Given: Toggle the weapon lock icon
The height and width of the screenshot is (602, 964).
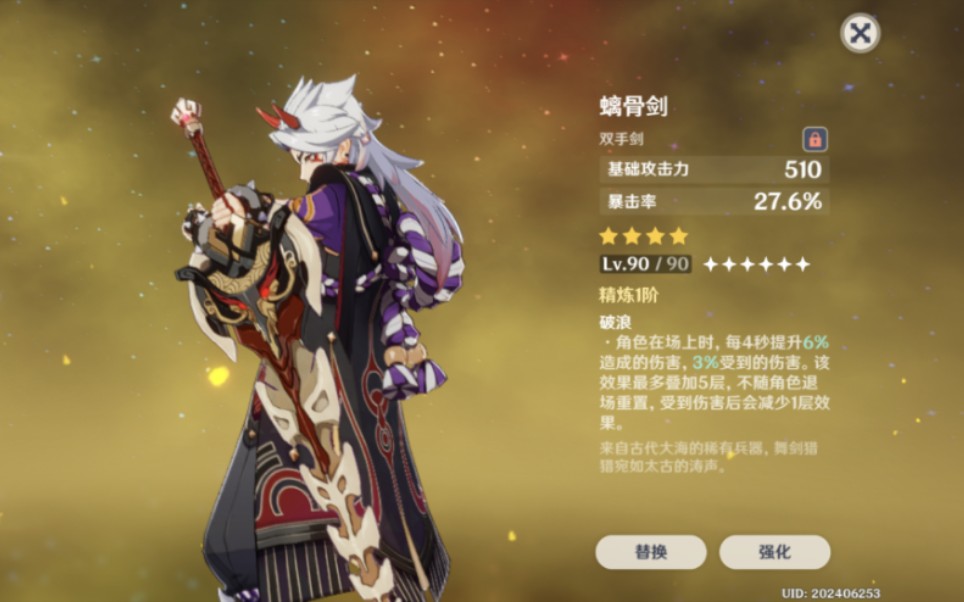Looking at the screenshot, I should click(x=815, y=140).
